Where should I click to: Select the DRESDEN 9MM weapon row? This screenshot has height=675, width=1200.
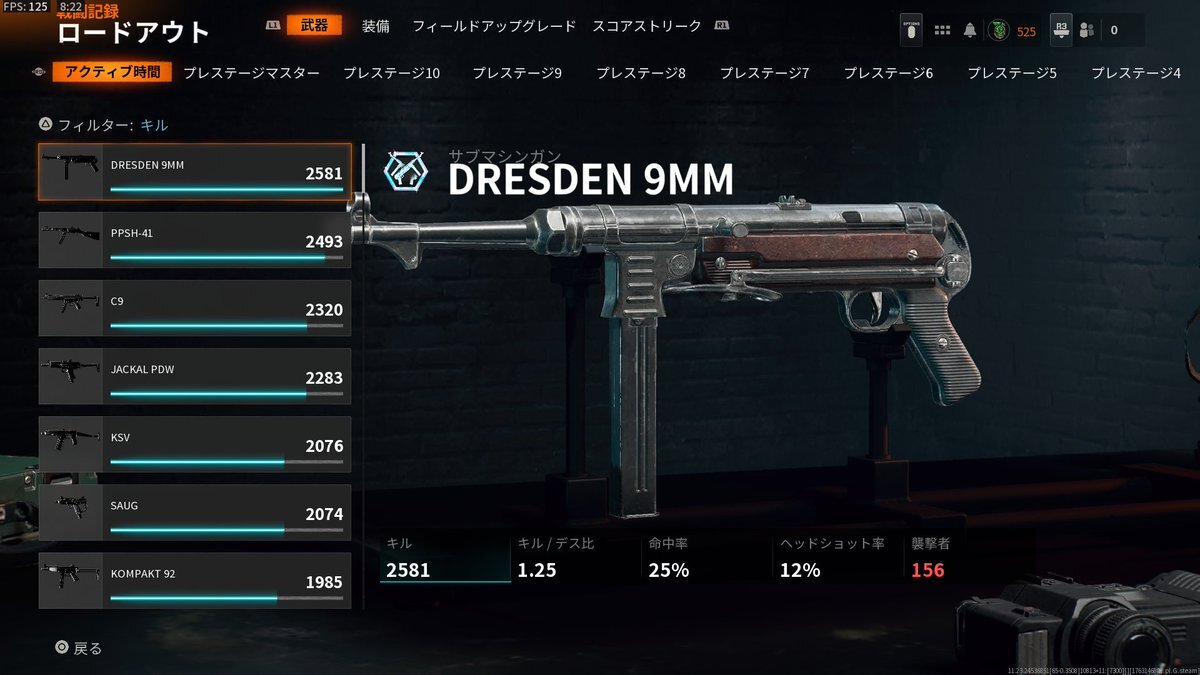tap(195, 172)
